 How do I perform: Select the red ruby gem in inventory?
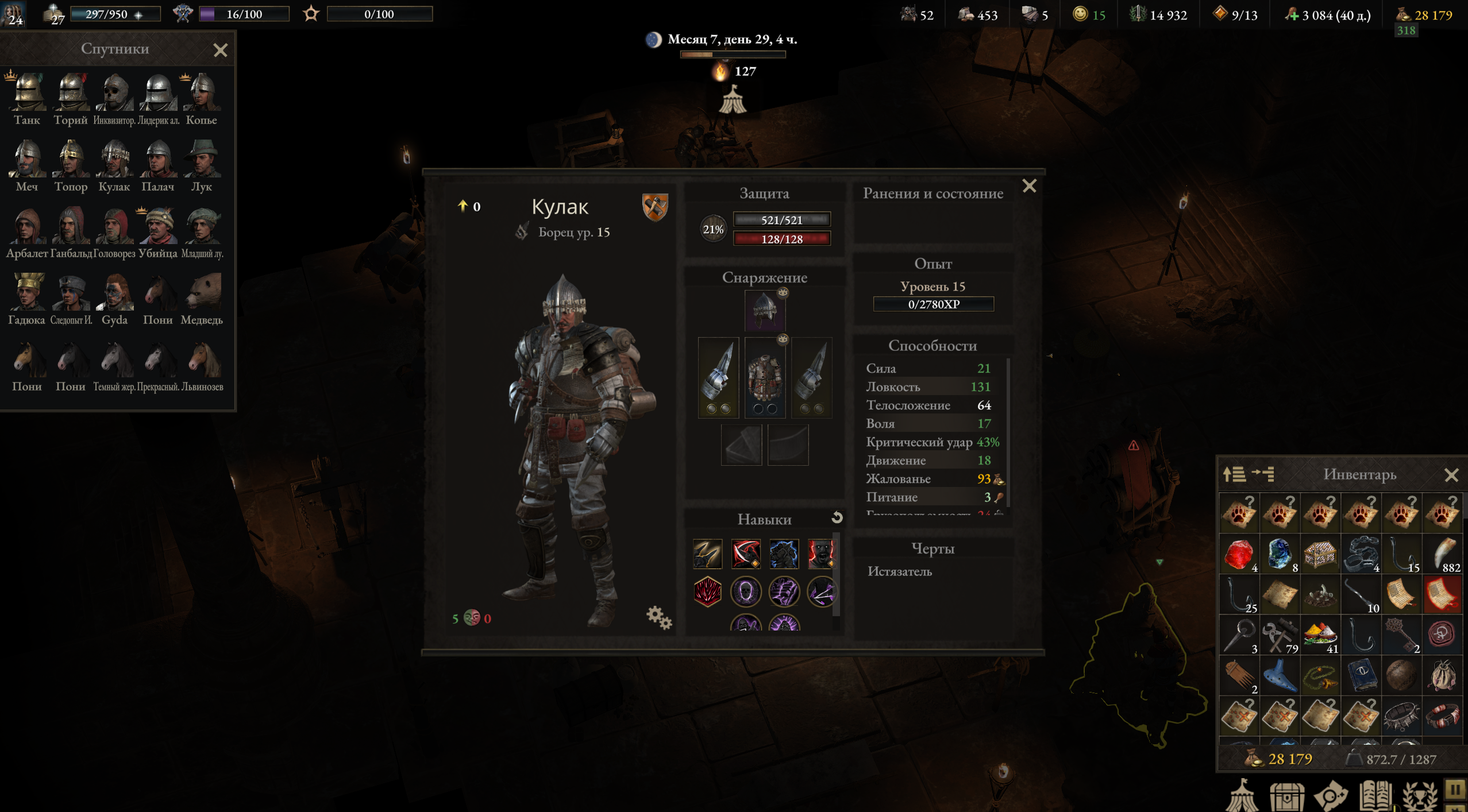point(1239,554)
